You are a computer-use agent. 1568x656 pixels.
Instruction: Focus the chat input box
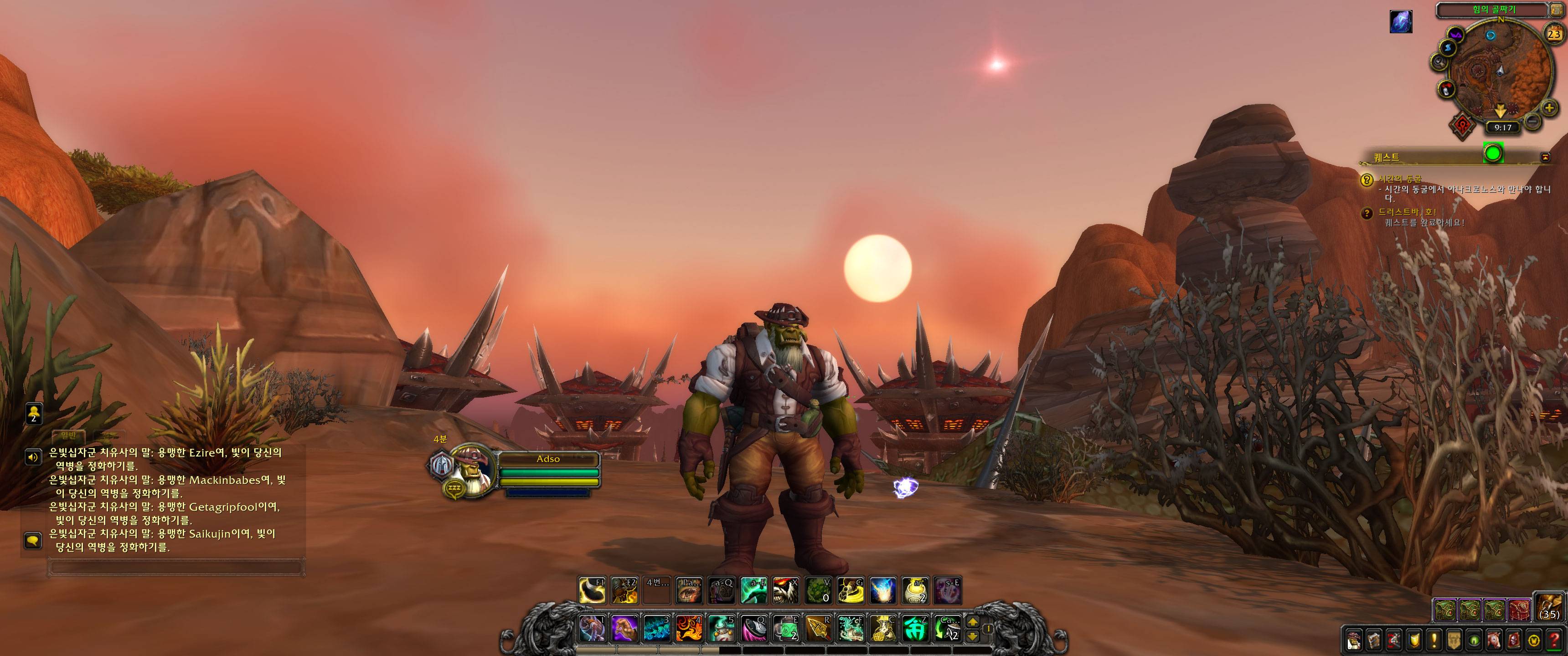point(175,567)
